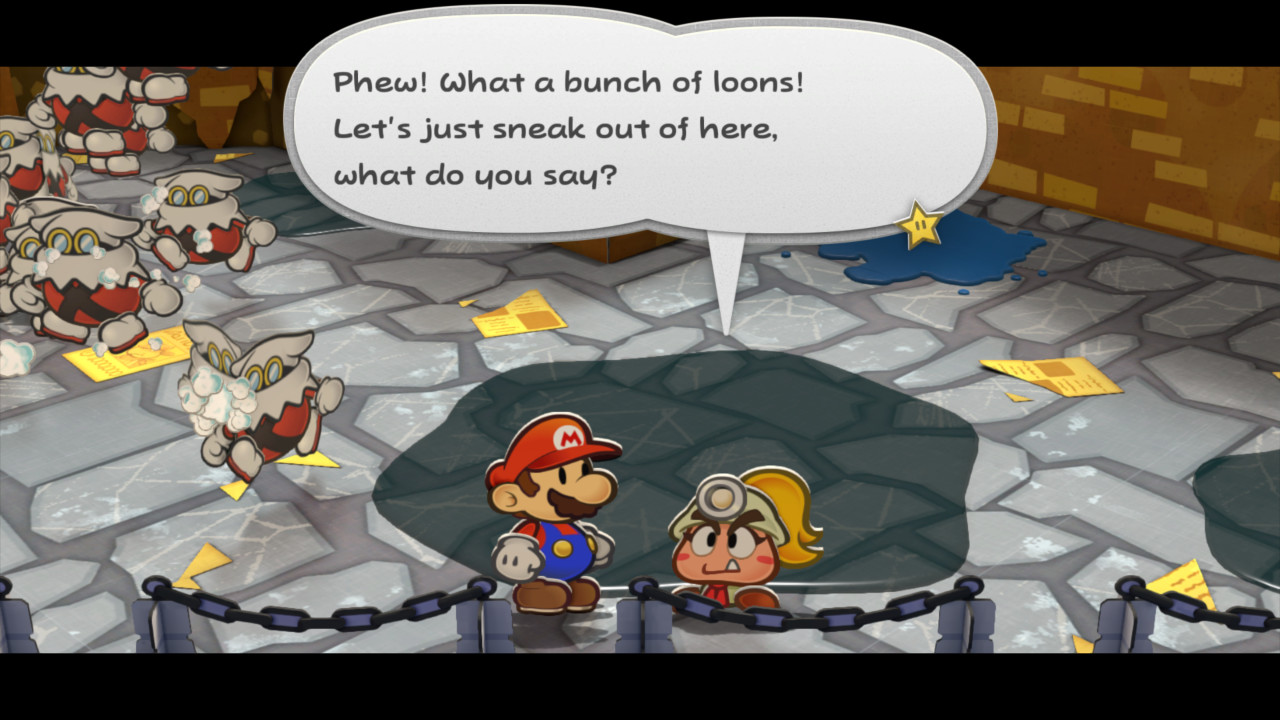
Task: Select Goombella with the miner helmet
Action: point(725,545)
